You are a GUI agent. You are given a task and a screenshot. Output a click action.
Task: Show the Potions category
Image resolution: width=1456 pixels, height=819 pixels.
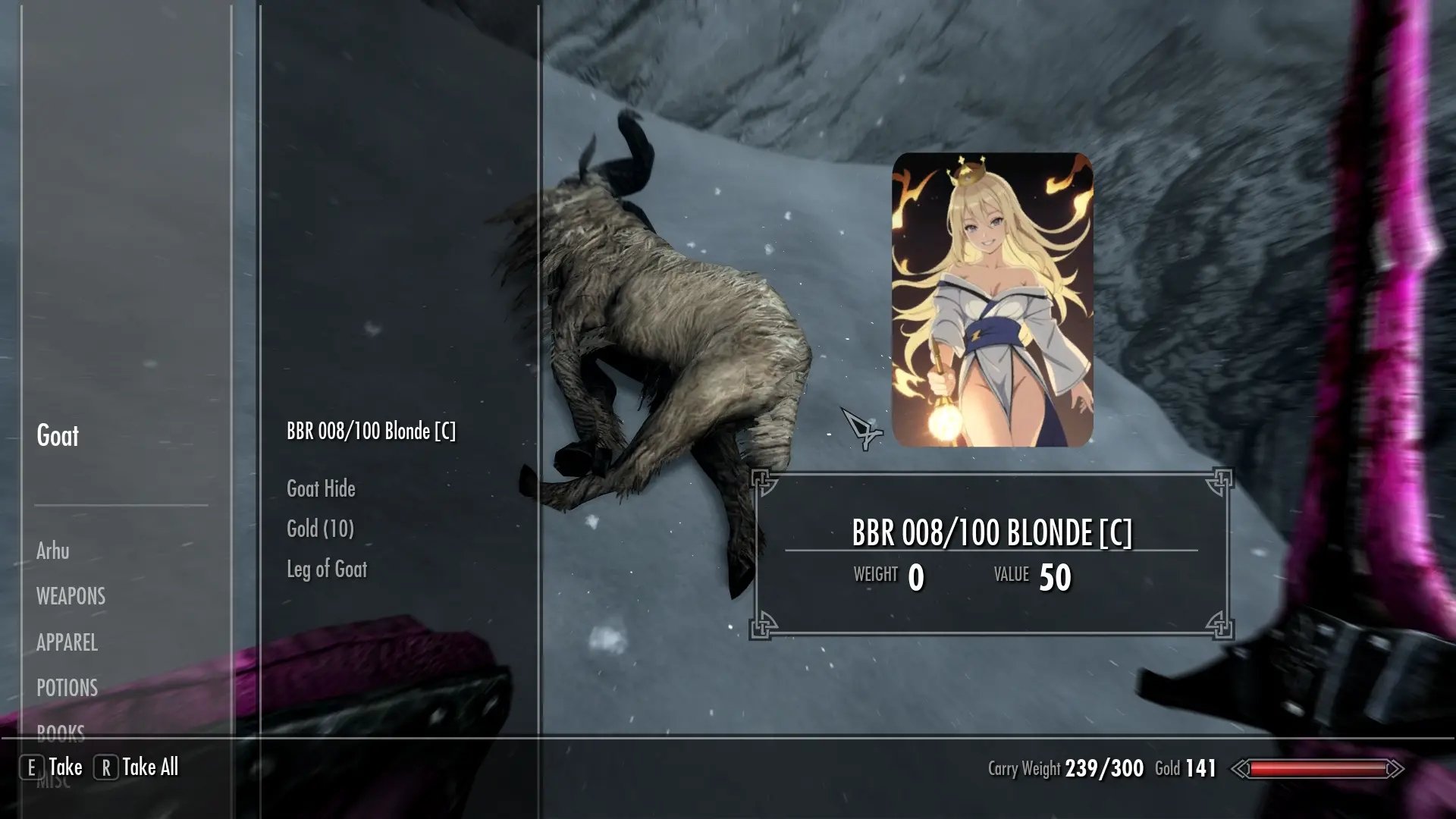click(x=67, y=689)
